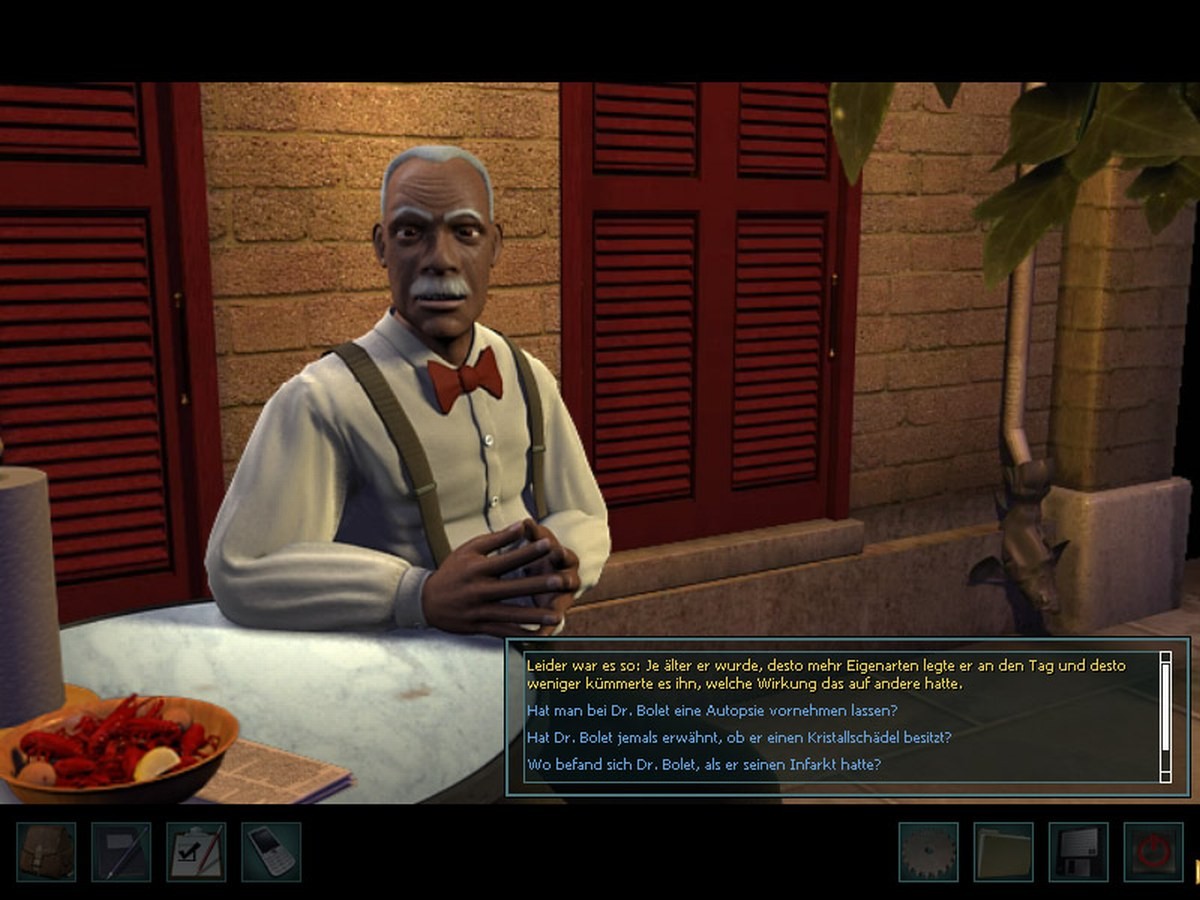Open the notebook with pen journal
This screenshot has width=1200, height=900.
pyautogui.click(x=121, y=852)
